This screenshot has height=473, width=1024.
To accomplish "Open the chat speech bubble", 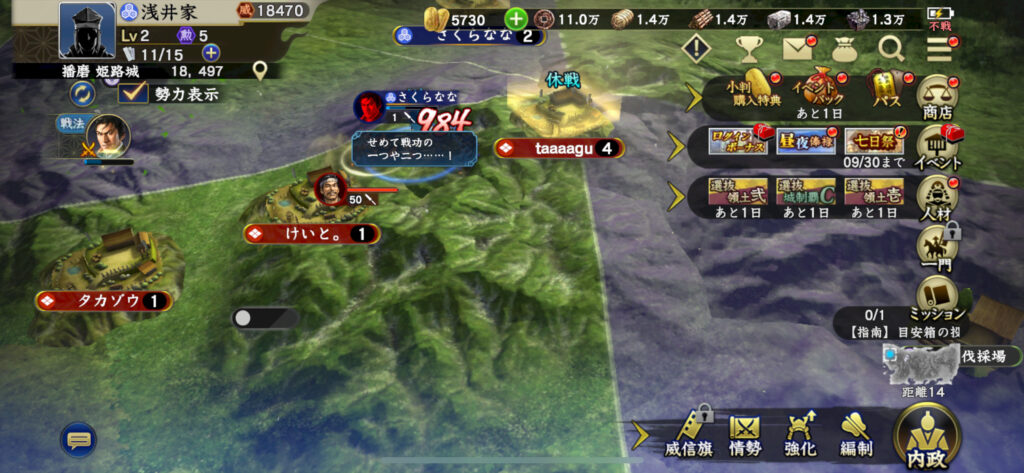I will point(78,438).
